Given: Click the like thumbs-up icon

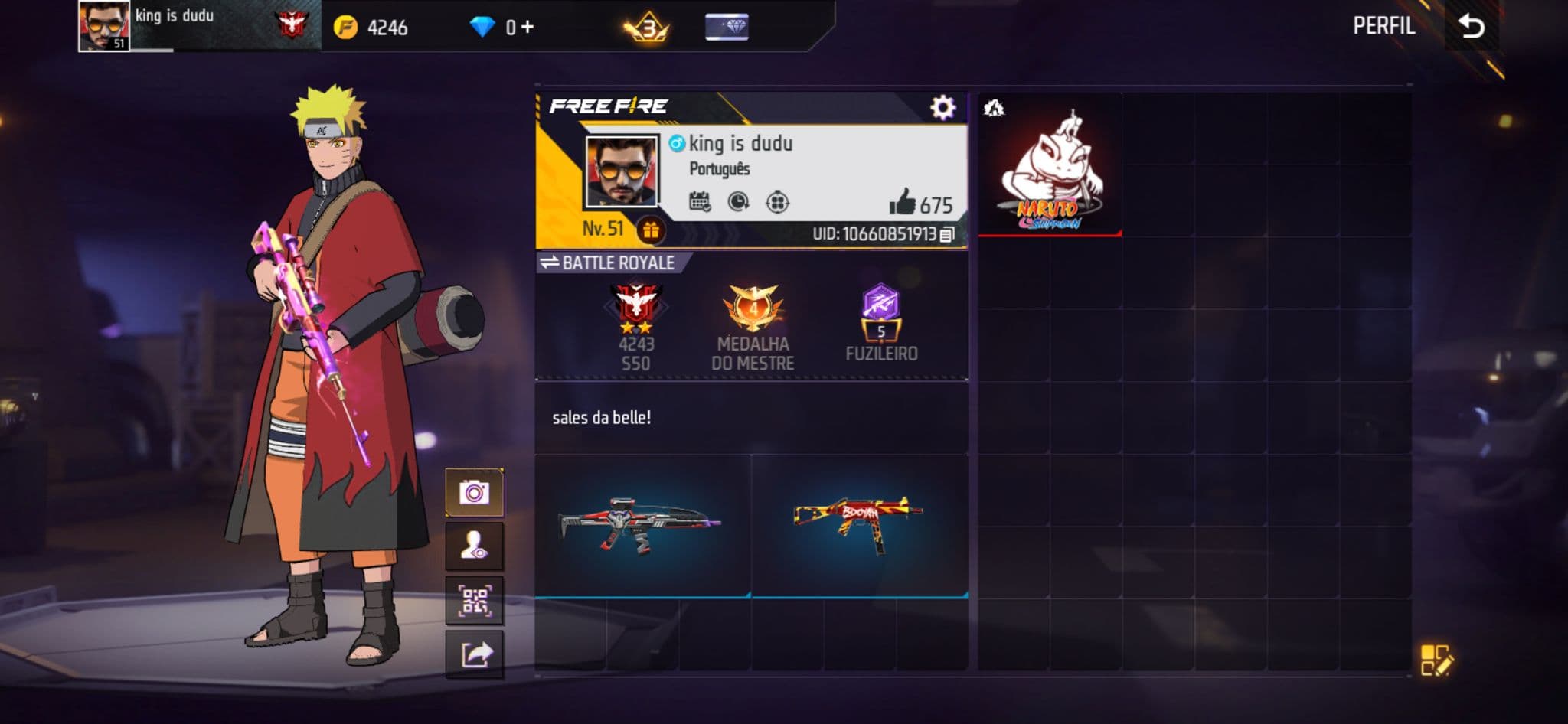Looking at the screenshot, I should (902, 203).
